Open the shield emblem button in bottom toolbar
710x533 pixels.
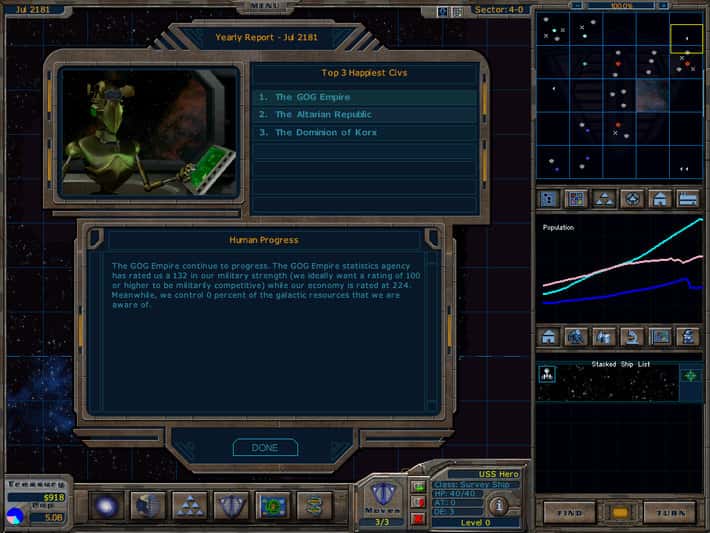[x=231, y=505]
